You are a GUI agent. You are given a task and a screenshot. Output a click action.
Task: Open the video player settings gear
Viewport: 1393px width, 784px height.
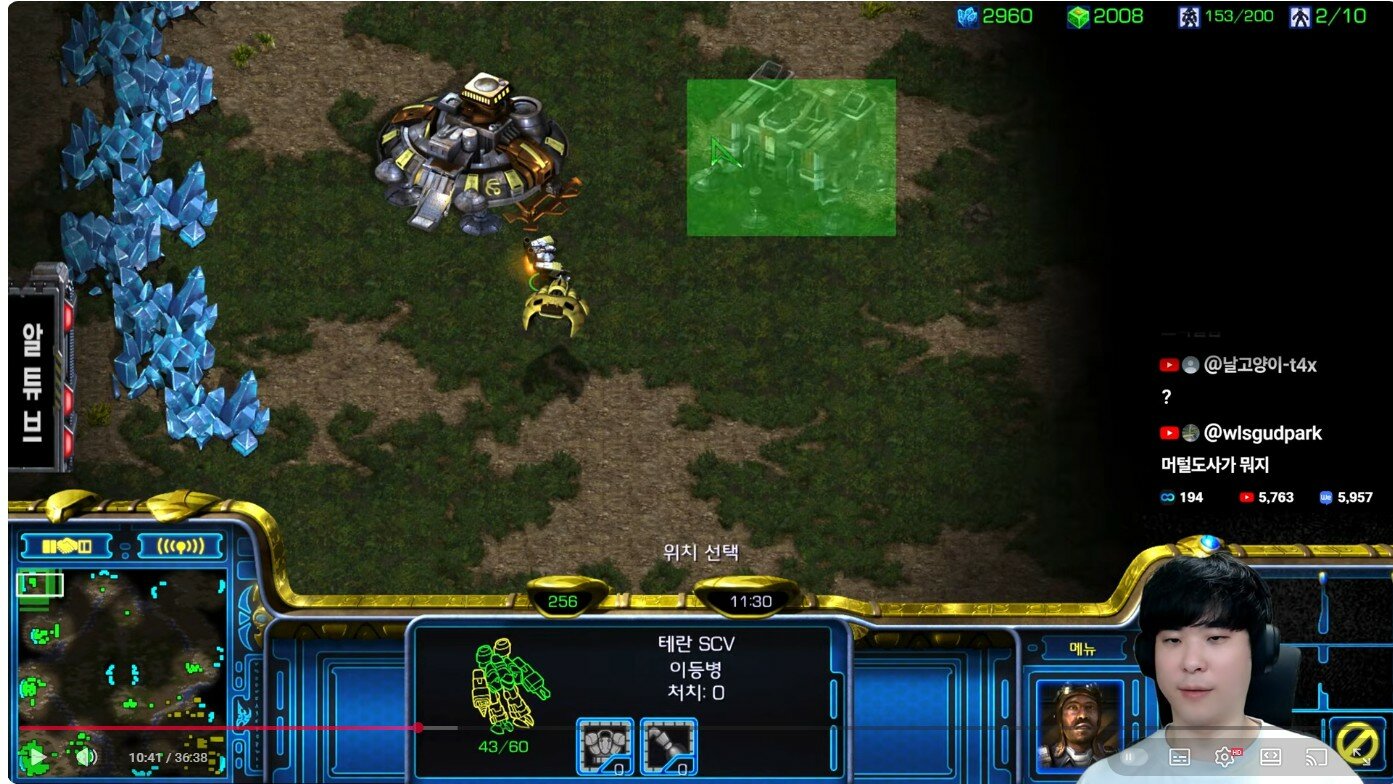coord(1224,757)
